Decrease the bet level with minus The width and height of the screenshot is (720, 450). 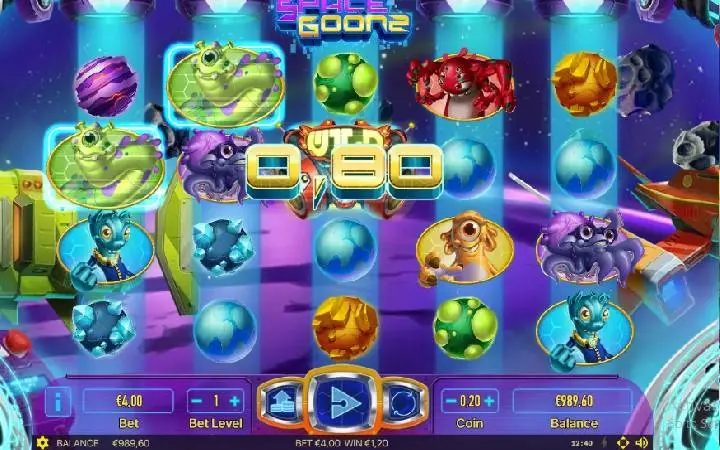pyautogui.click(x=195, y=401)
